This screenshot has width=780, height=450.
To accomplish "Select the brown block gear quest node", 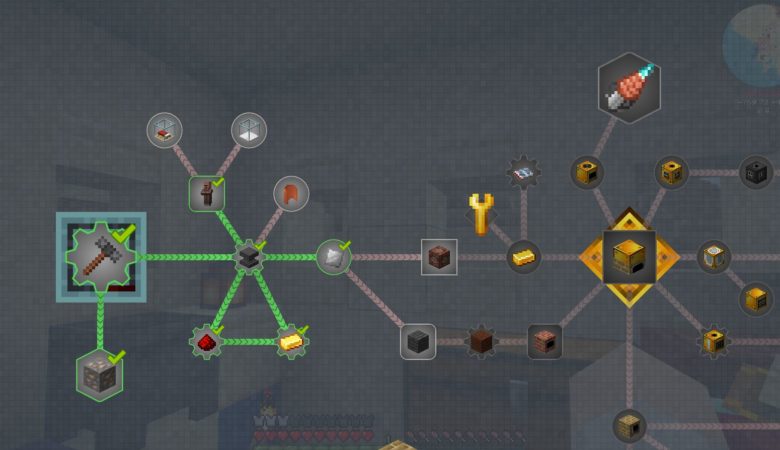I will (x=482, y=341).
